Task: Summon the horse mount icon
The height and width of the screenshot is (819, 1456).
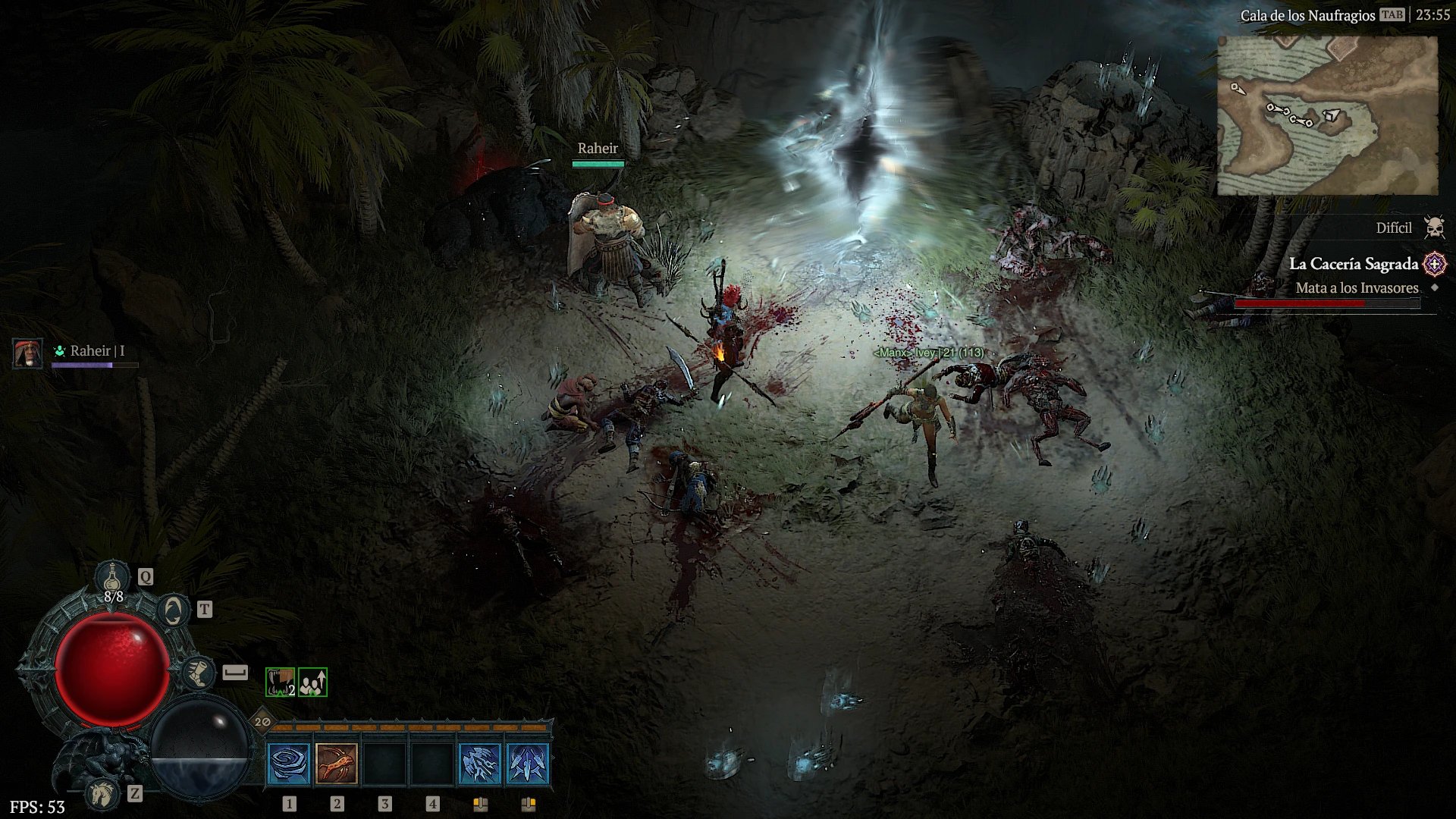Action: pos(102,793)
